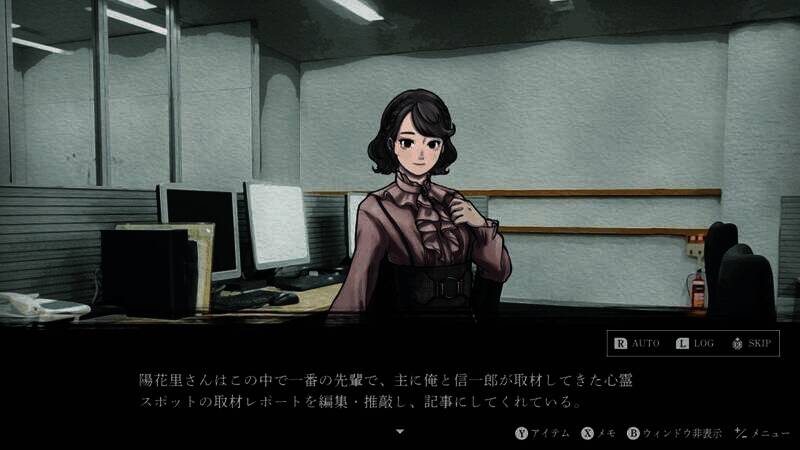Screen dimensions: 800x450
Task: Enable AUTO text advance
Action: point(636,344)
